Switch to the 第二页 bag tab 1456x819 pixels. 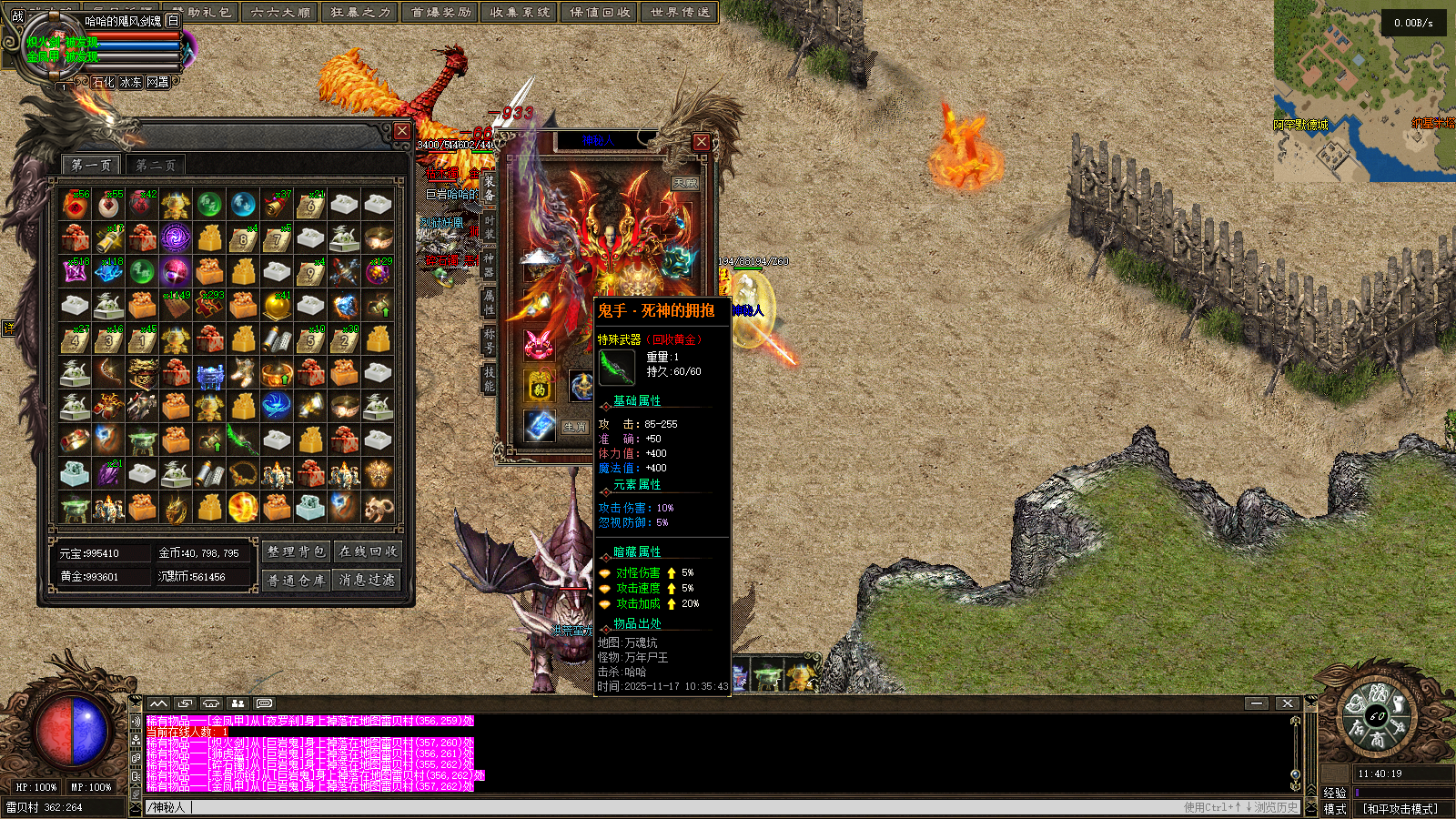point(155,166)
